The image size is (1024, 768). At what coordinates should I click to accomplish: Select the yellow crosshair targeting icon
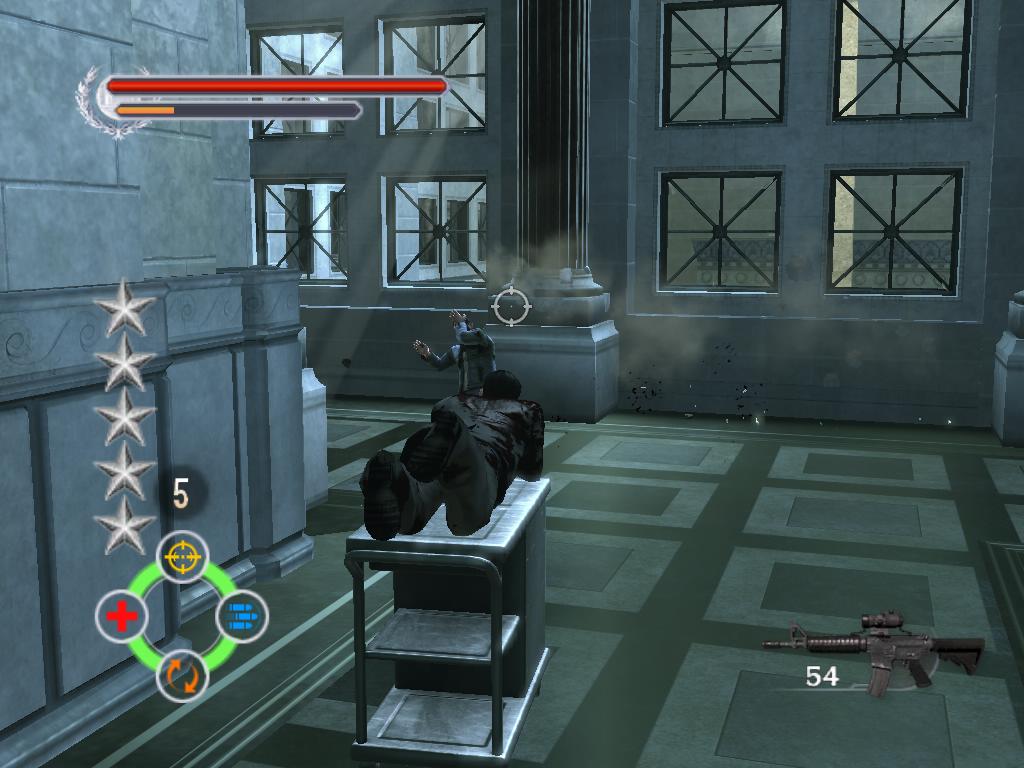(x=183, y=557)
